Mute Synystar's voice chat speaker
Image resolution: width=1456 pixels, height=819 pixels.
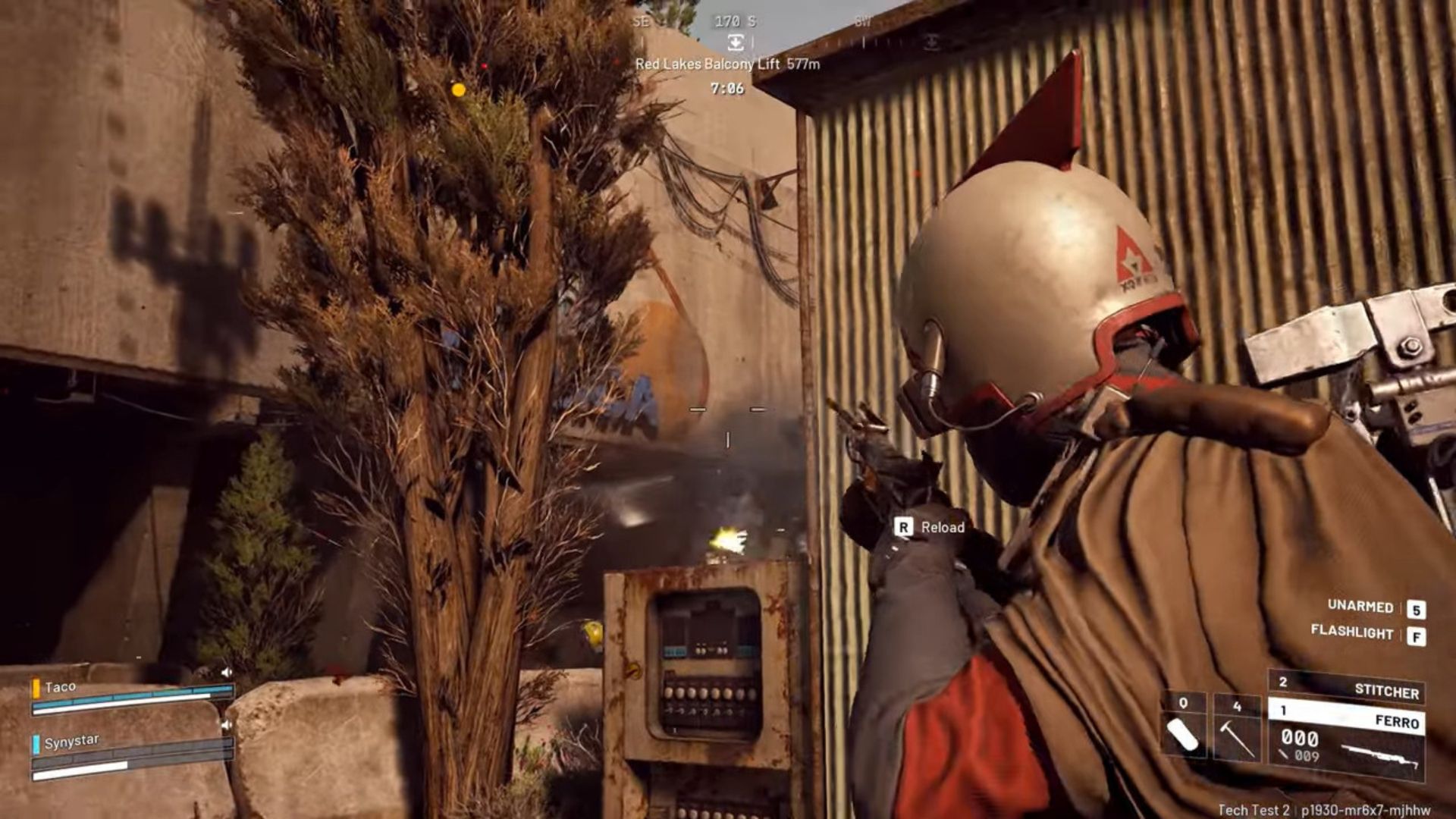[227, 724]
